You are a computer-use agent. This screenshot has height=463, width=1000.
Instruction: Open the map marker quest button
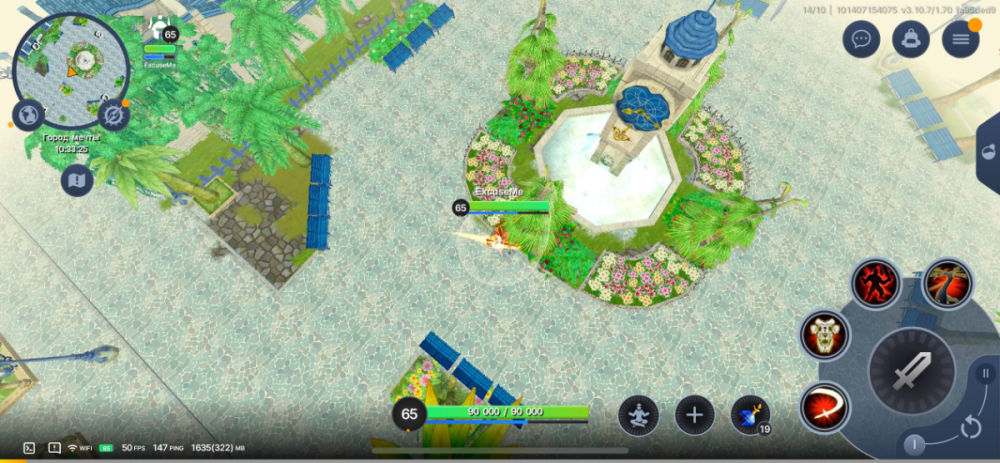pos(77,180)
